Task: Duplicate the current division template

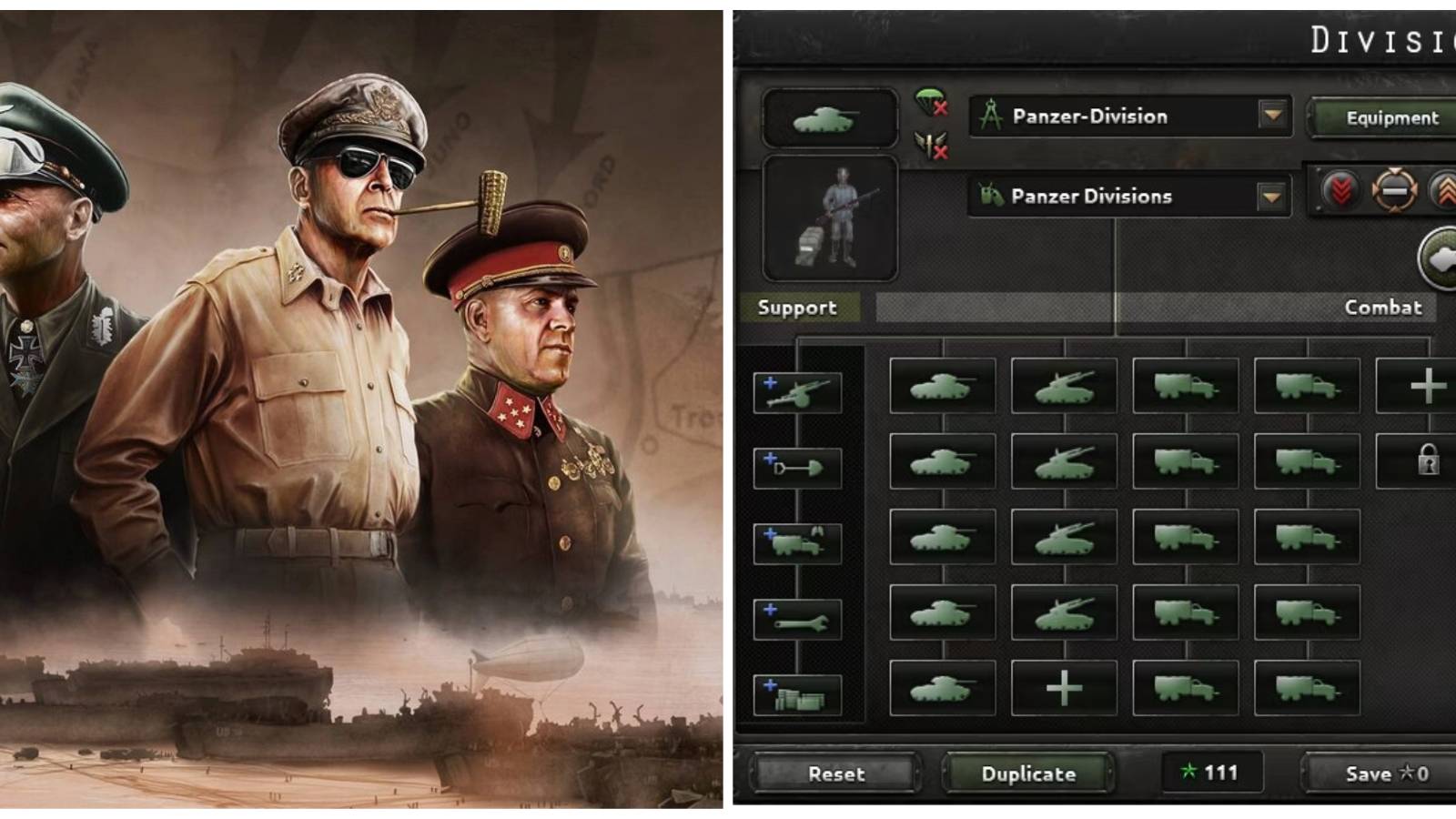Action: pyautogui.click(x=1028, y=774)
